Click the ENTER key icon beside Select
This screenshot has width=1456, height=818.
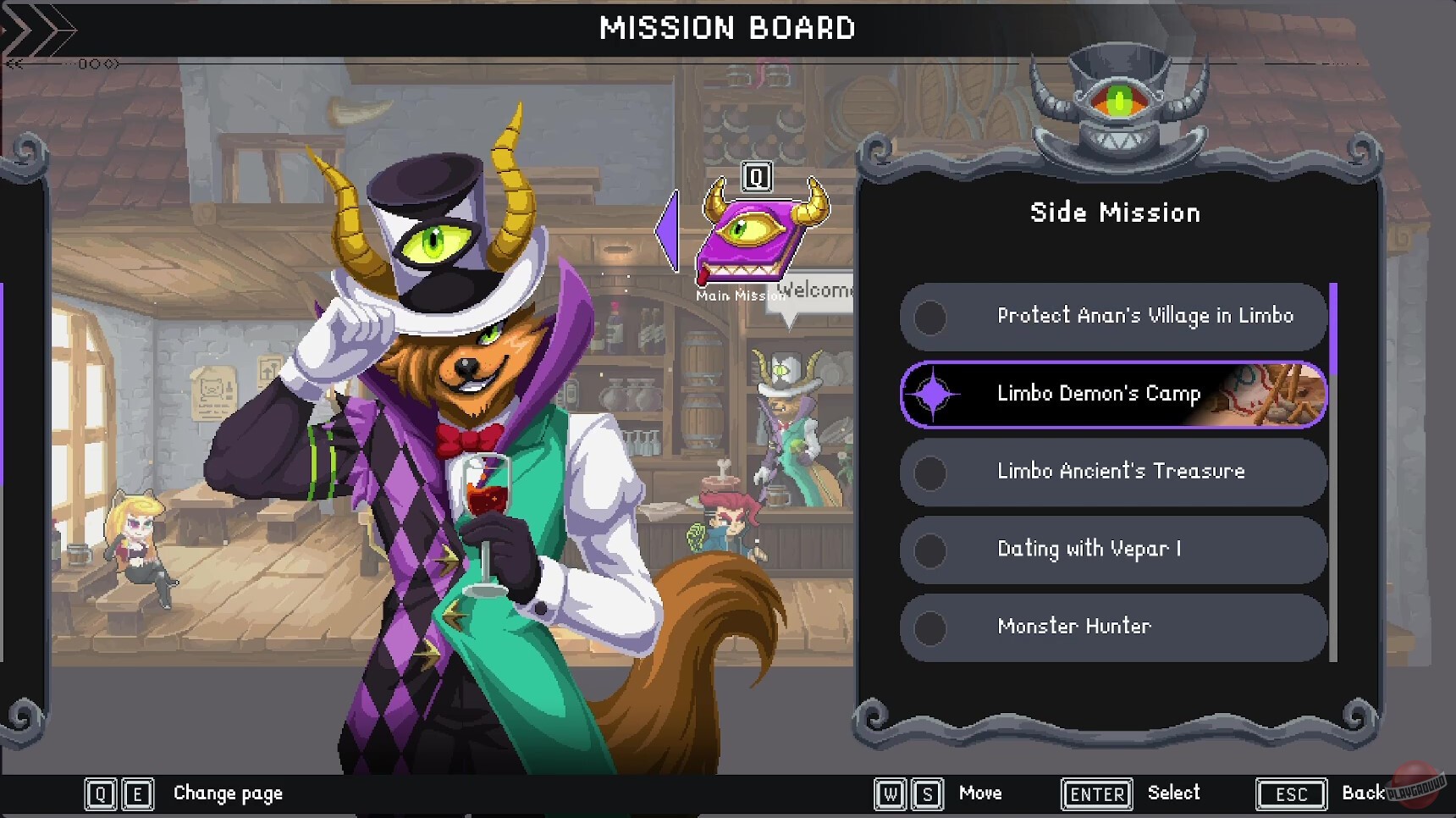point(1095,793)
